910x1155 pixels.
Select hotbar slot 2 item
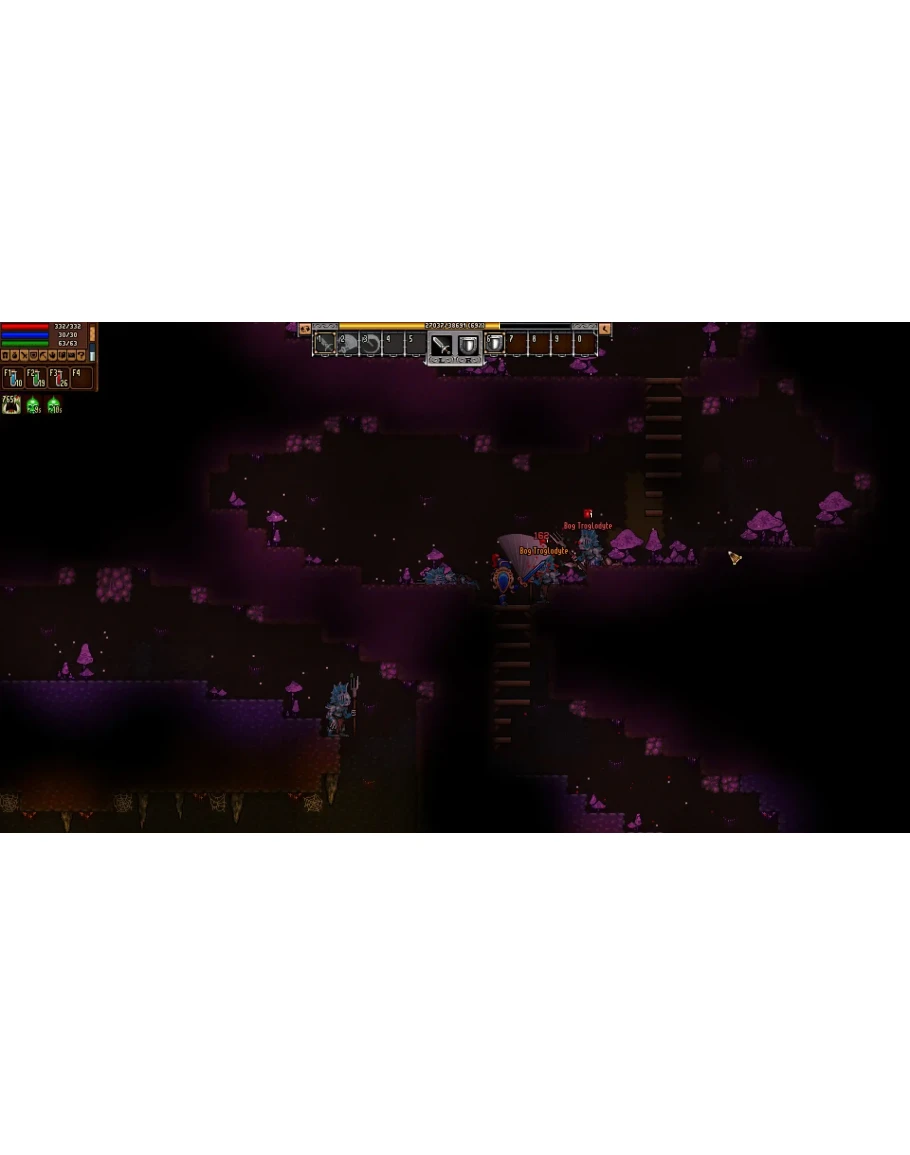348,343
